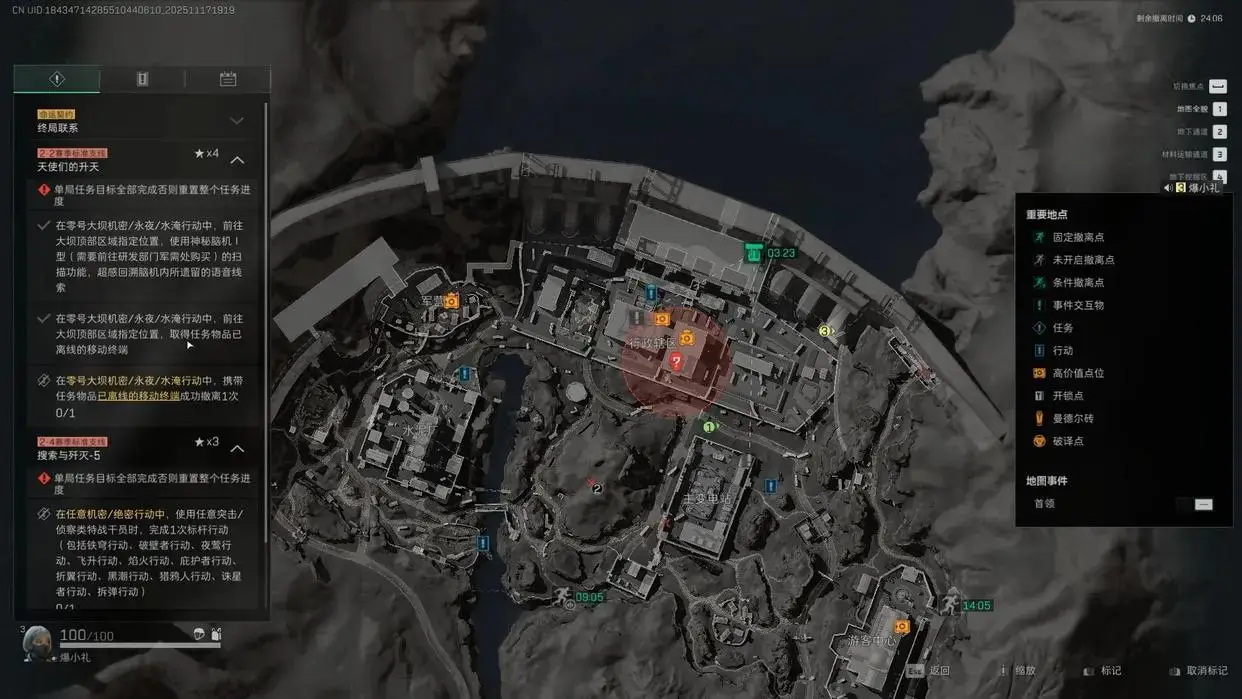Switch map to 地下通道 layer
1242x699 pixels.
[x=1218, y=132]
